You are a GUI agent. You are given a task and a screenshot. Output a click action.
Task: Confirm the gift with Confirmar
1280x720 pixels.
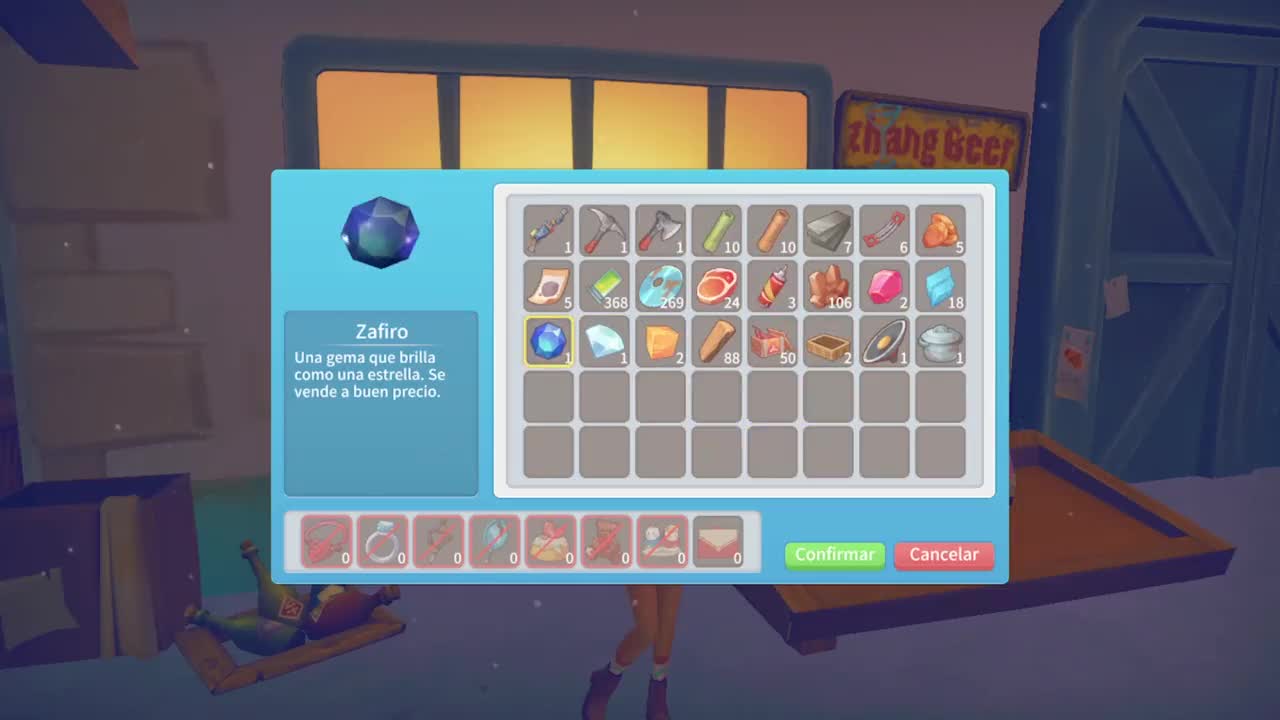[834, 555]
